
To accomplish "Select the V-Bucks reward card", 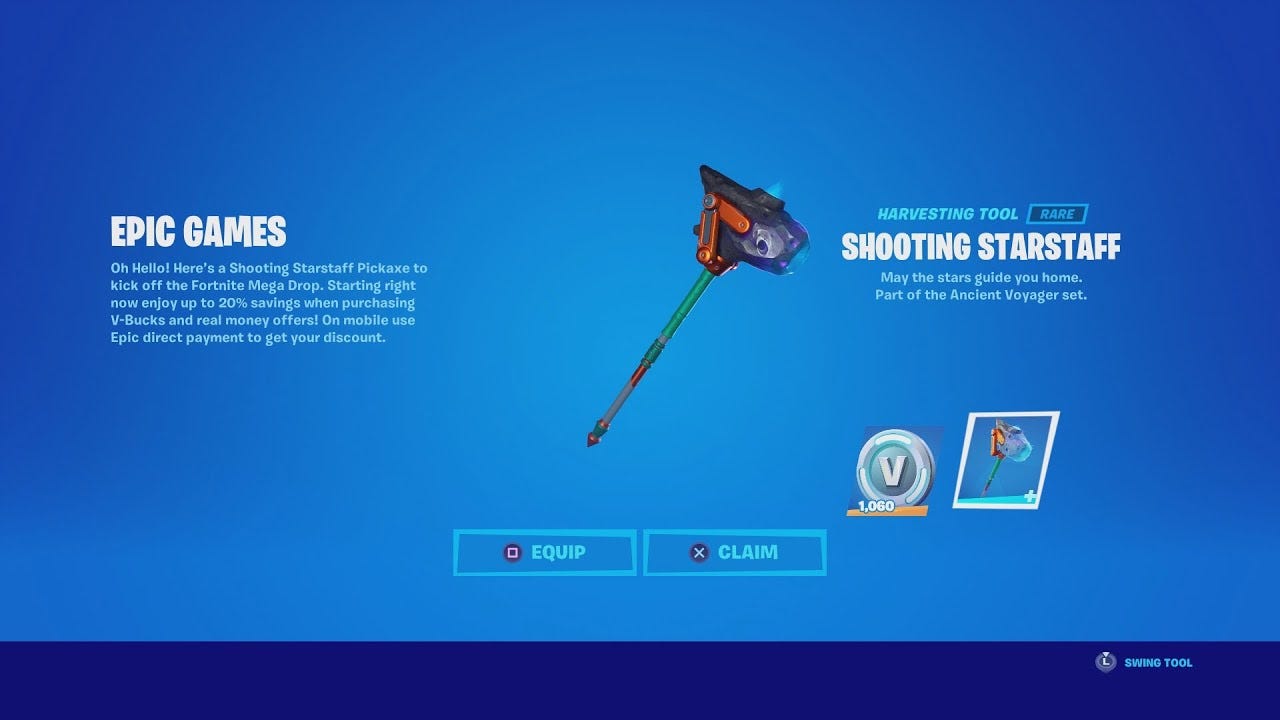I will point(893,468).
